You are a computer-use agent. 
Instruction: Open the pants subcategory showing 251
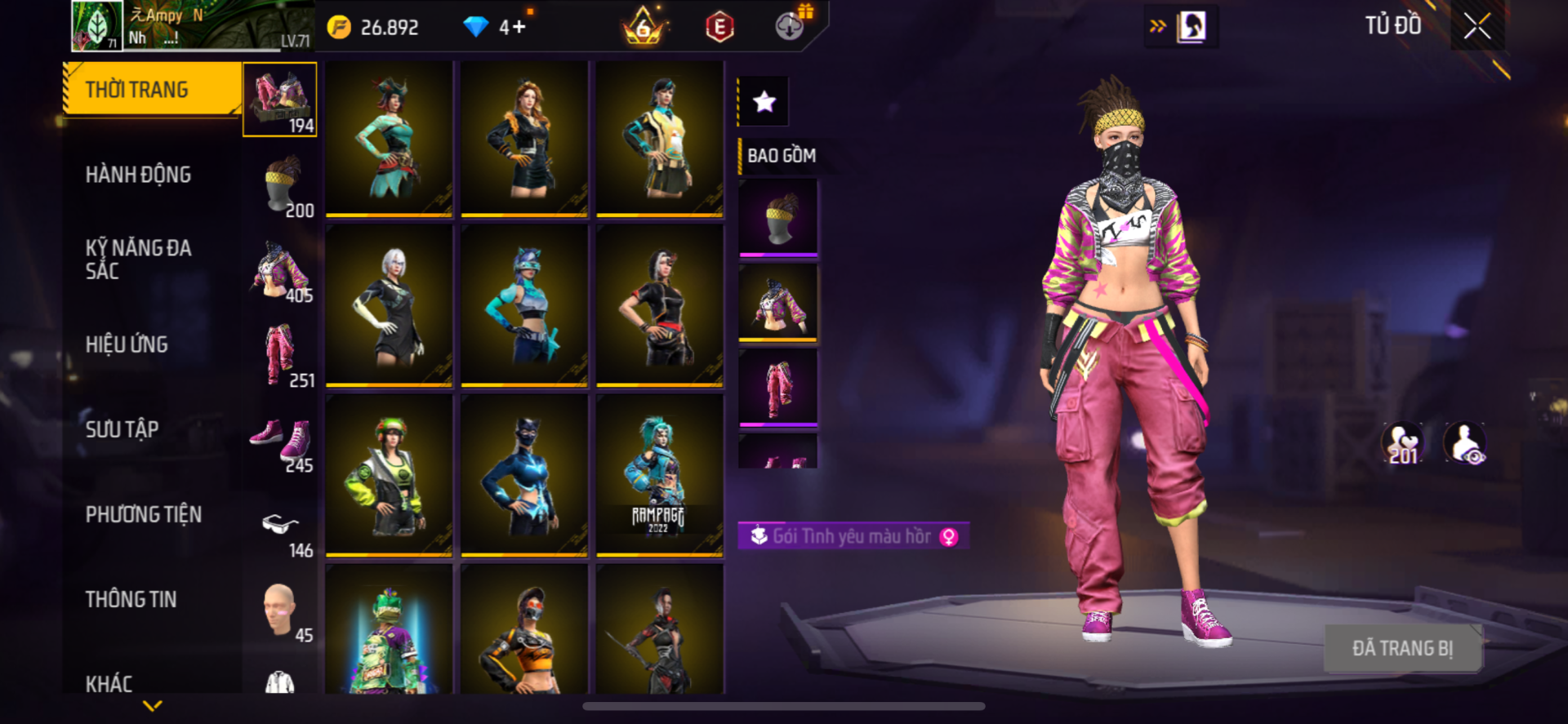(280, 355)
